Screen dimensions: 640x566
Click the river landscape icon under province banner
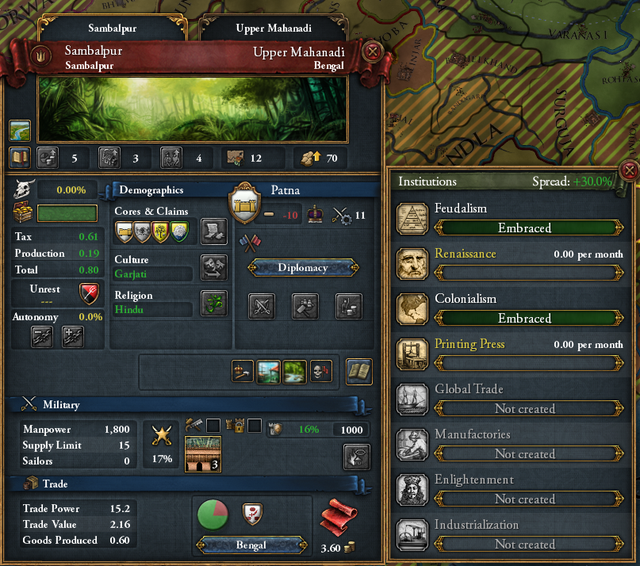[x=20, y=131]
